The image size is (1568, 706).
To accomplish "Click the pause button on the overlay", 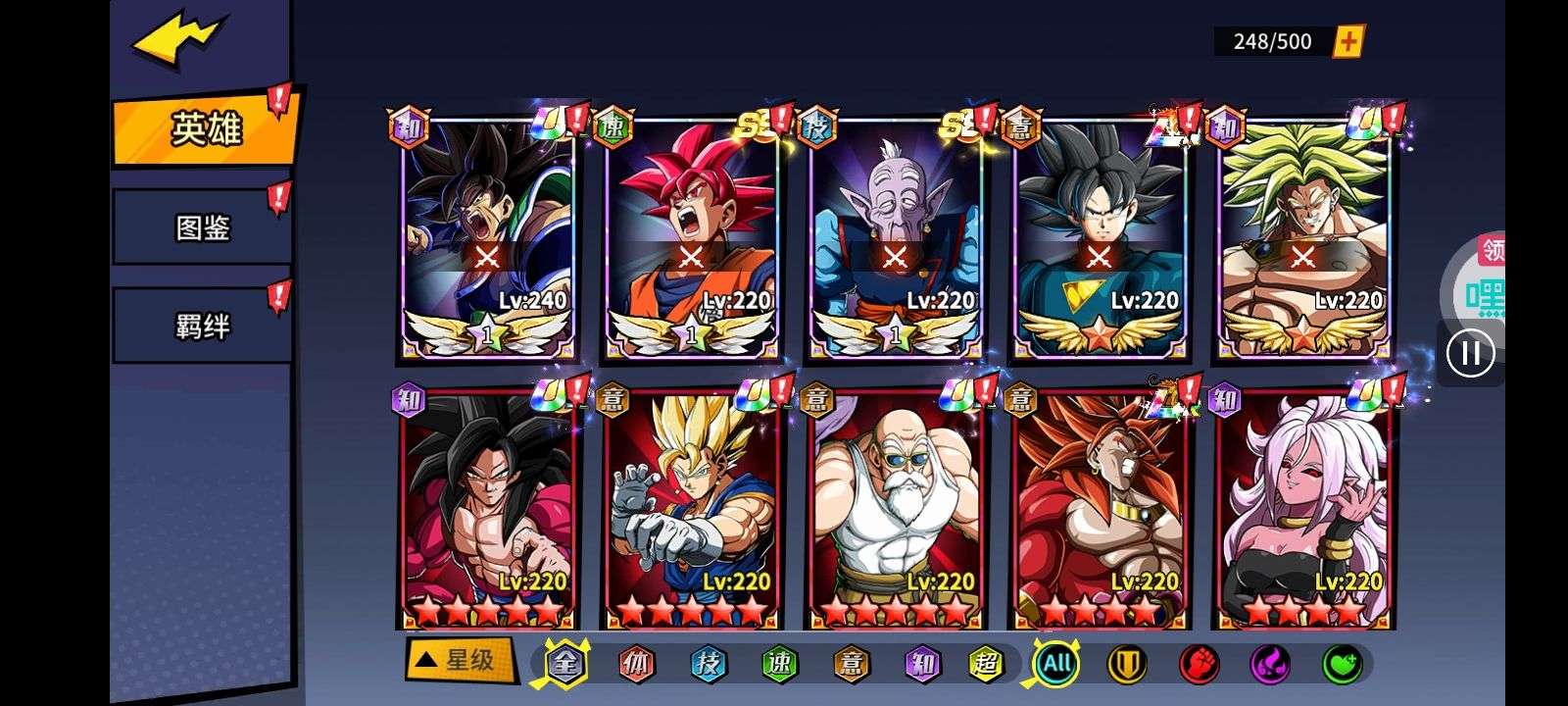I will [x=1470, y=353].
